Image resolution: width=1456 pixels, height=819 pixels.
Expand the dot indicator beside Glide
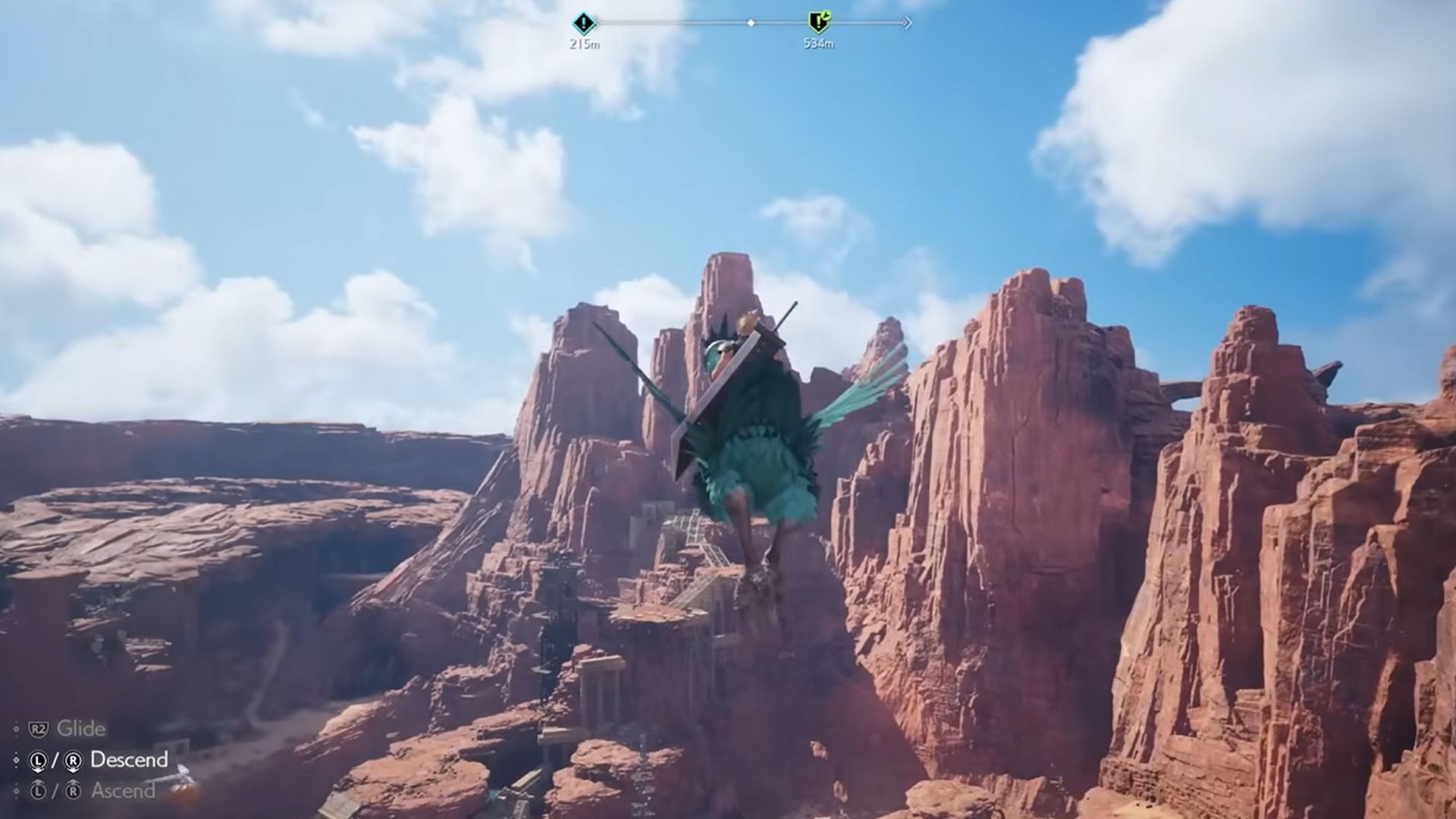(x=16, y=729)
